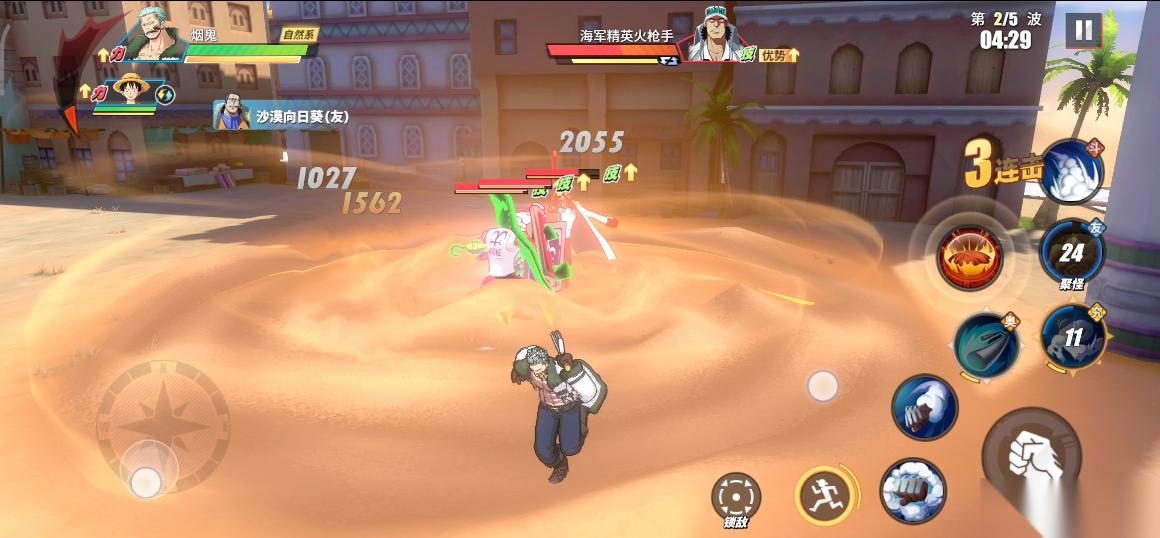The width and height of the screenshot is (1160, 538).
Task: Use the white smoke cloud skill
Action: (1072, 170)
